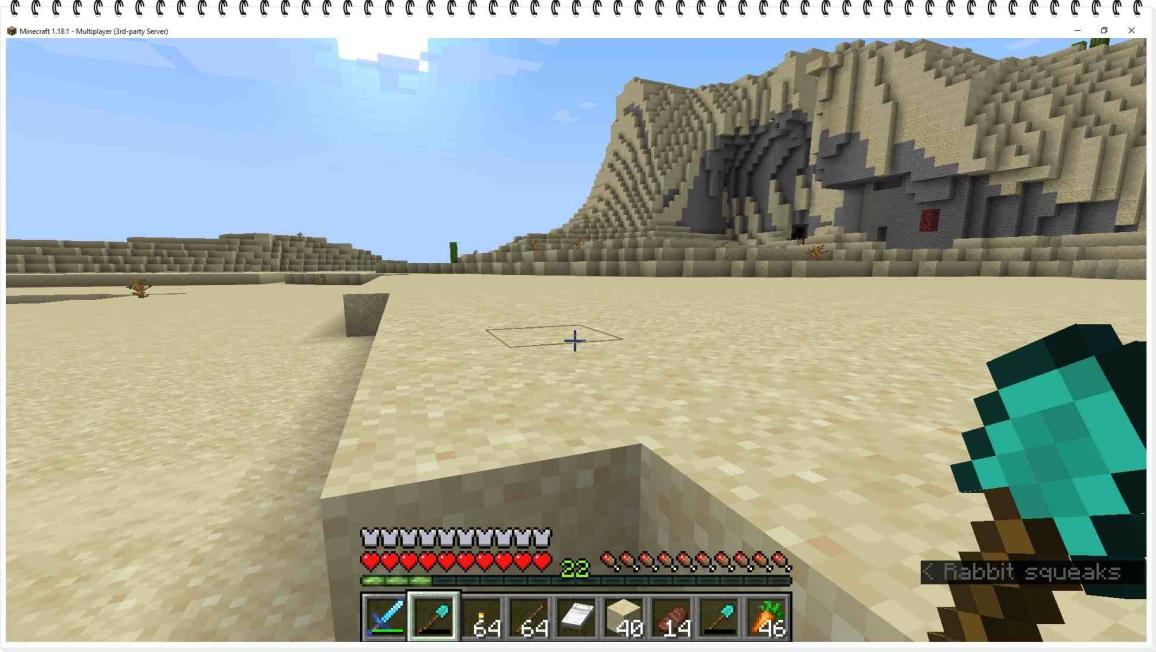
Task: Select the highlighted diamond shovel slot
Action: tap(434, 617)
